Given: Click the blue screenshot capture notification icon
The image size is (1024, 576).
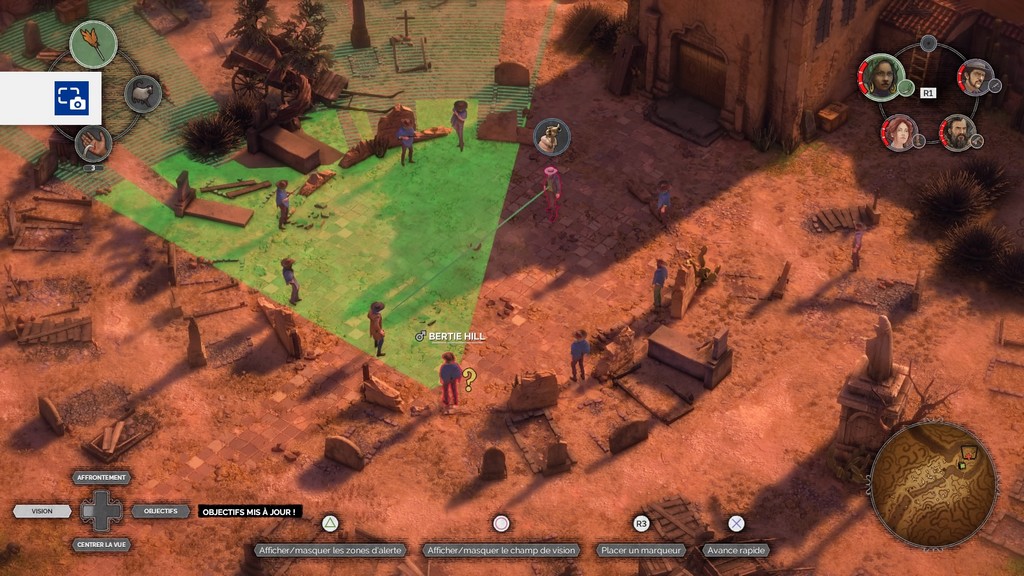Looking at the screenshot, I should tap(71, 98).
